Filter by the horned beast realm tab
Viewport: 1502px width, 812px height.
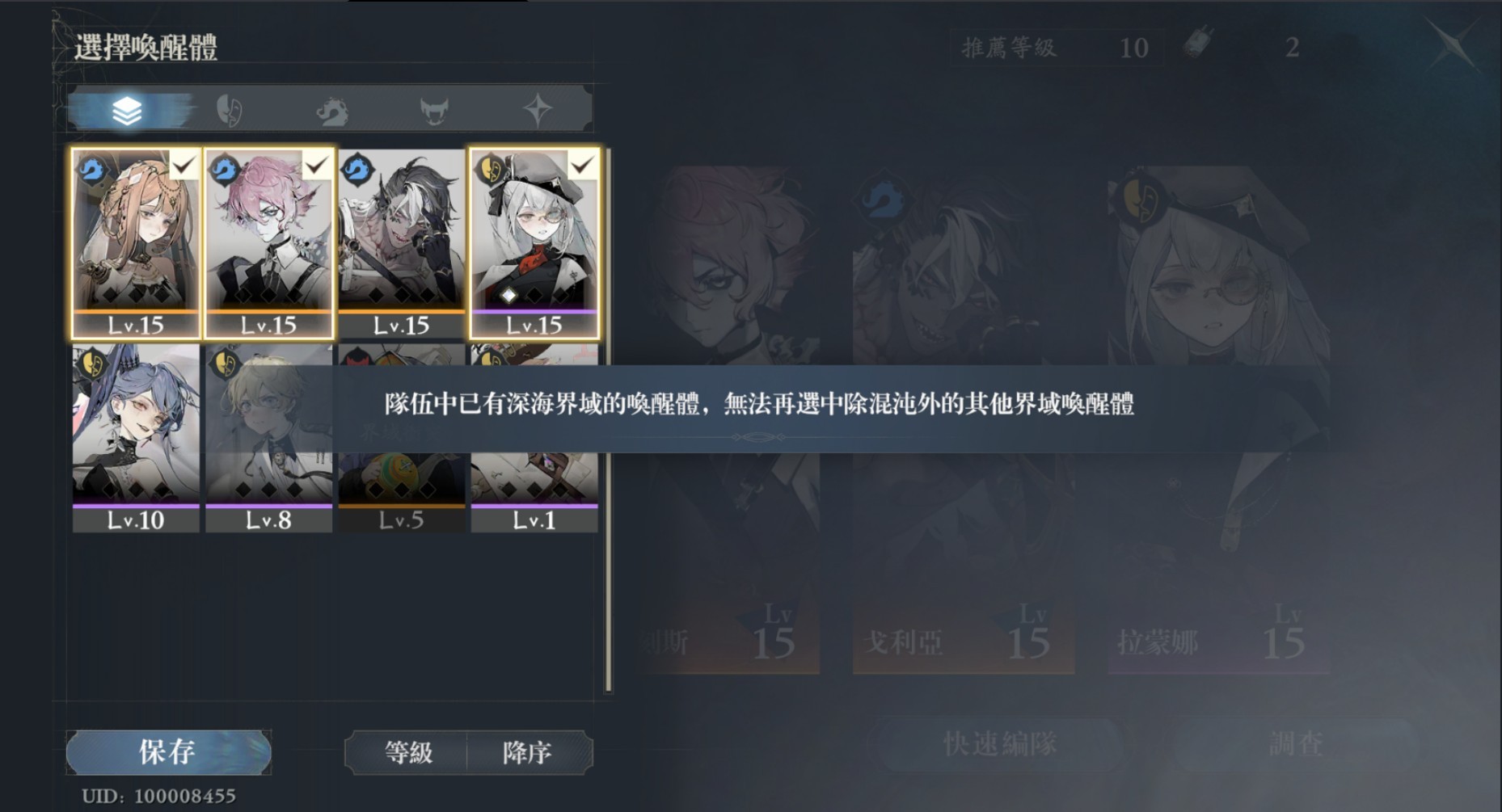coord(434,110)
